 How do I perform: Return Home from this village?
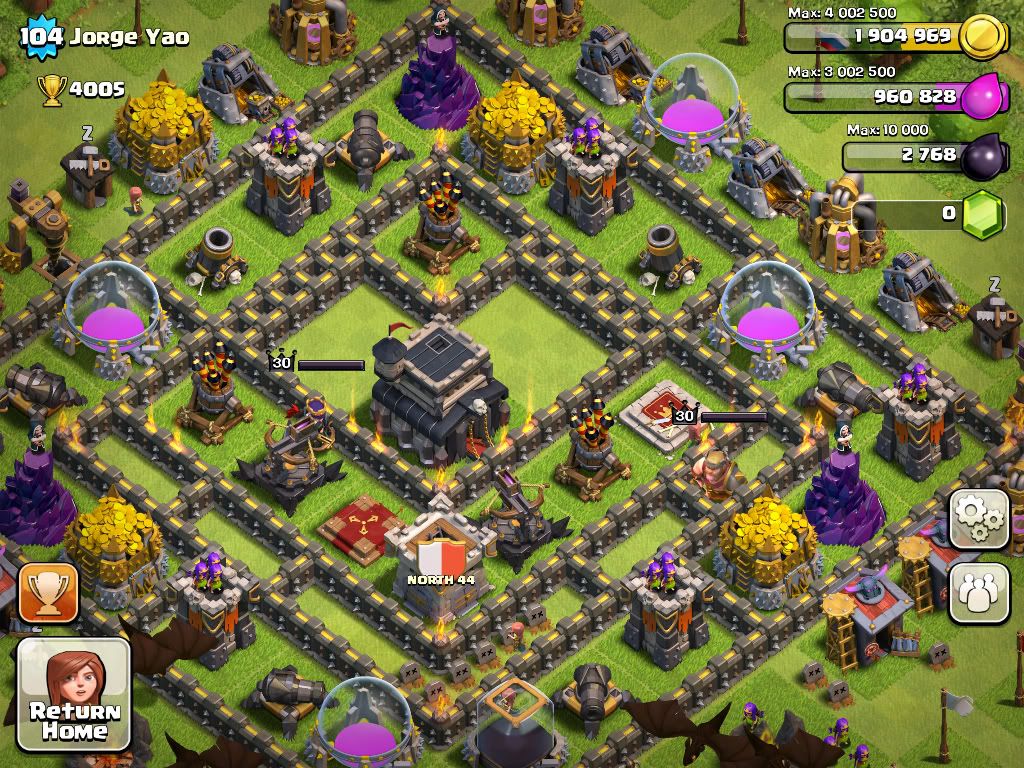74,695
